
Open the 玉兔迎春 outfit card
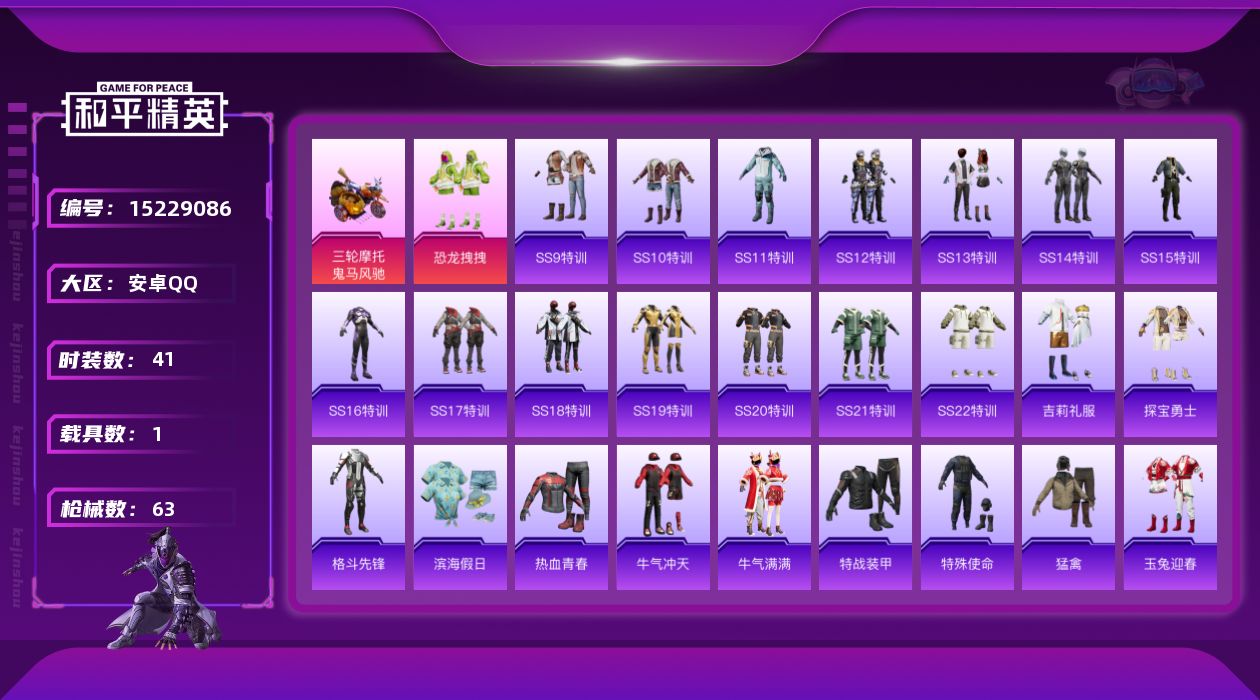(x=1170, y=517)
